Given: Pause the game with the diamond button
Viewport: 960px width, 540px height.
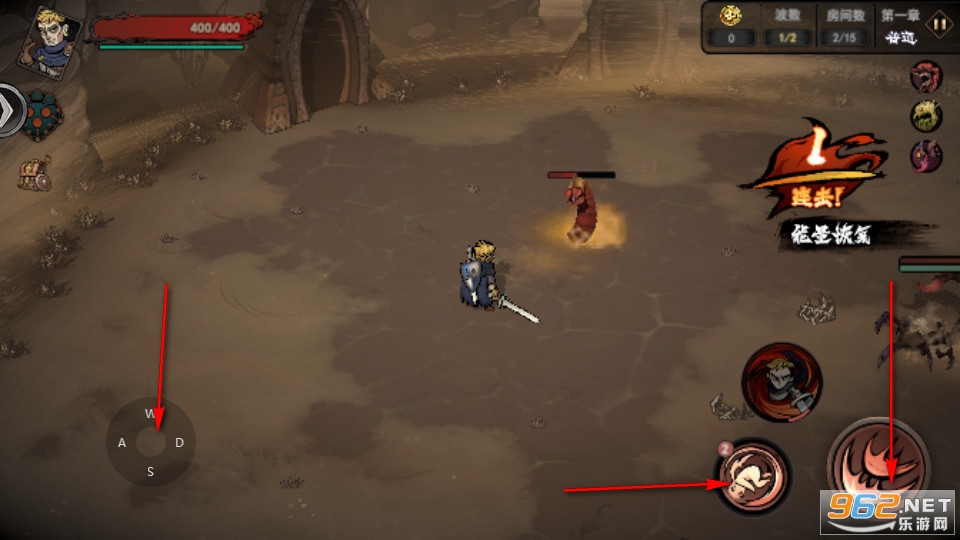Looking at the screenshot, I should (938, 24).
